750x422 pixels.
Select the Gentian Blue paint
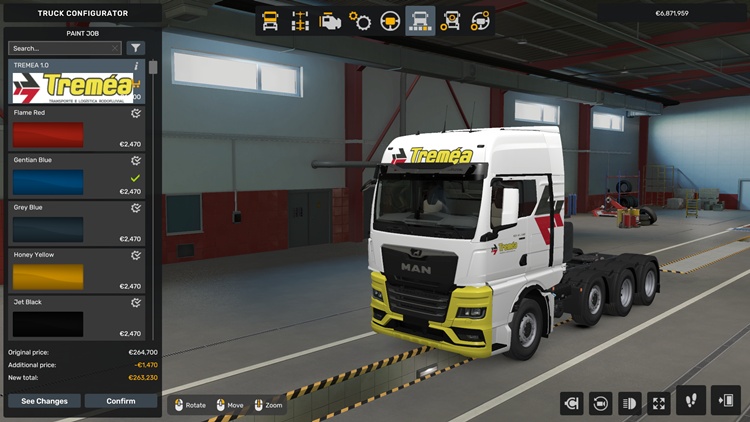click(76, 176)
